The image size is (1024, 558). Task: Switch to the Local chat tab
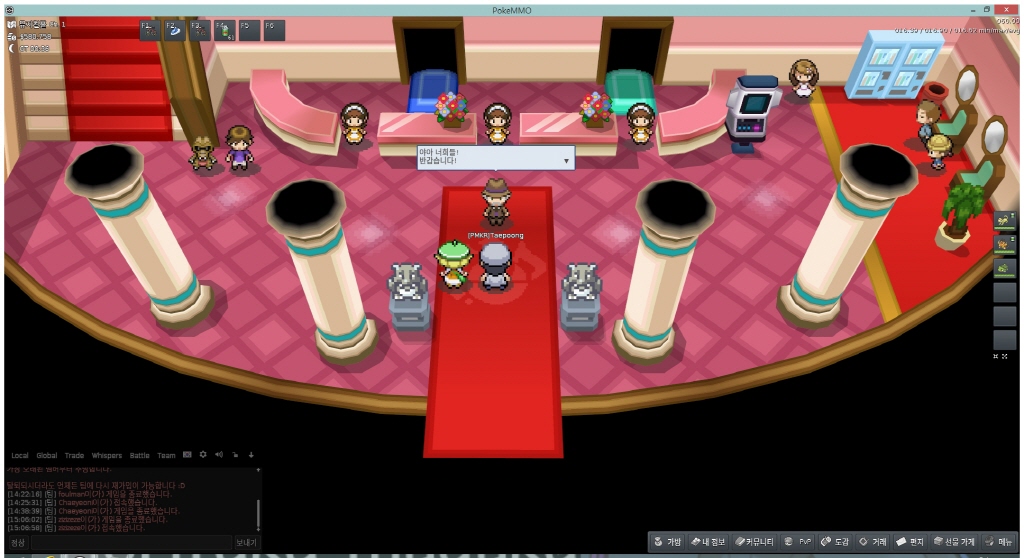[19, 455]
